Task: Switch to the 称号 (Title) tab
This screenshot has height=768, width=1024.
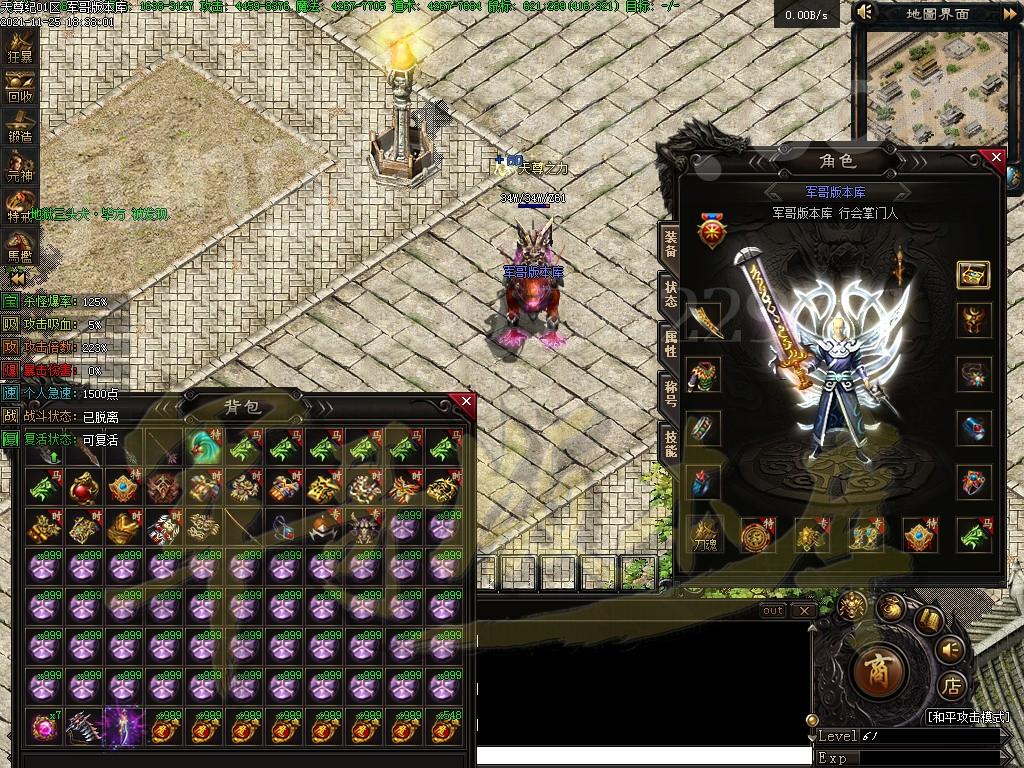Action: click(x=670, y=391)
